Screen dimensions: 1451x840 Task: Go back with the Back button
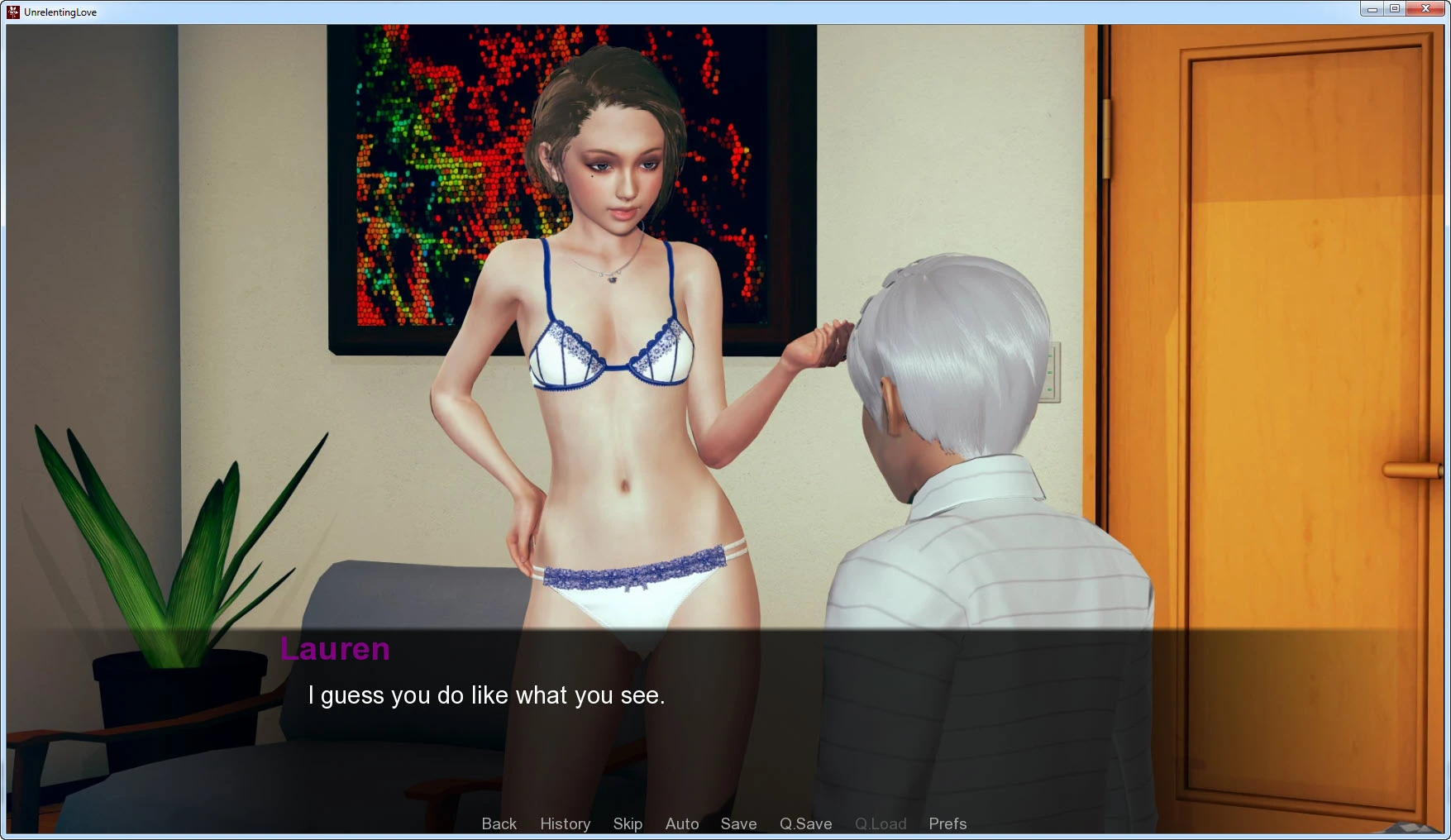(499, 823)
